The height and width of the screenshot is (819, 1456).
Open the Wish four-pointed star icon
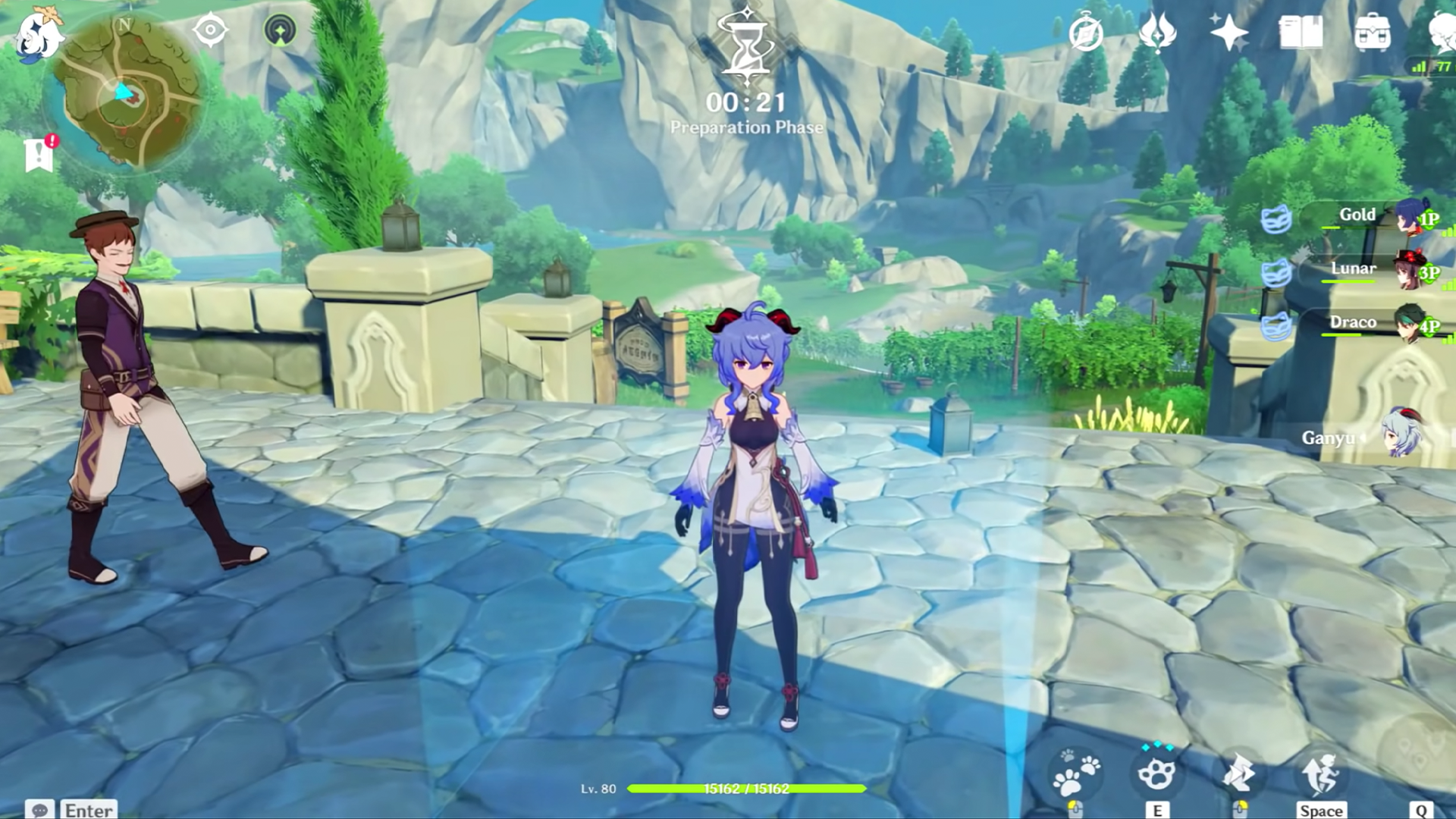[1228, 33]
